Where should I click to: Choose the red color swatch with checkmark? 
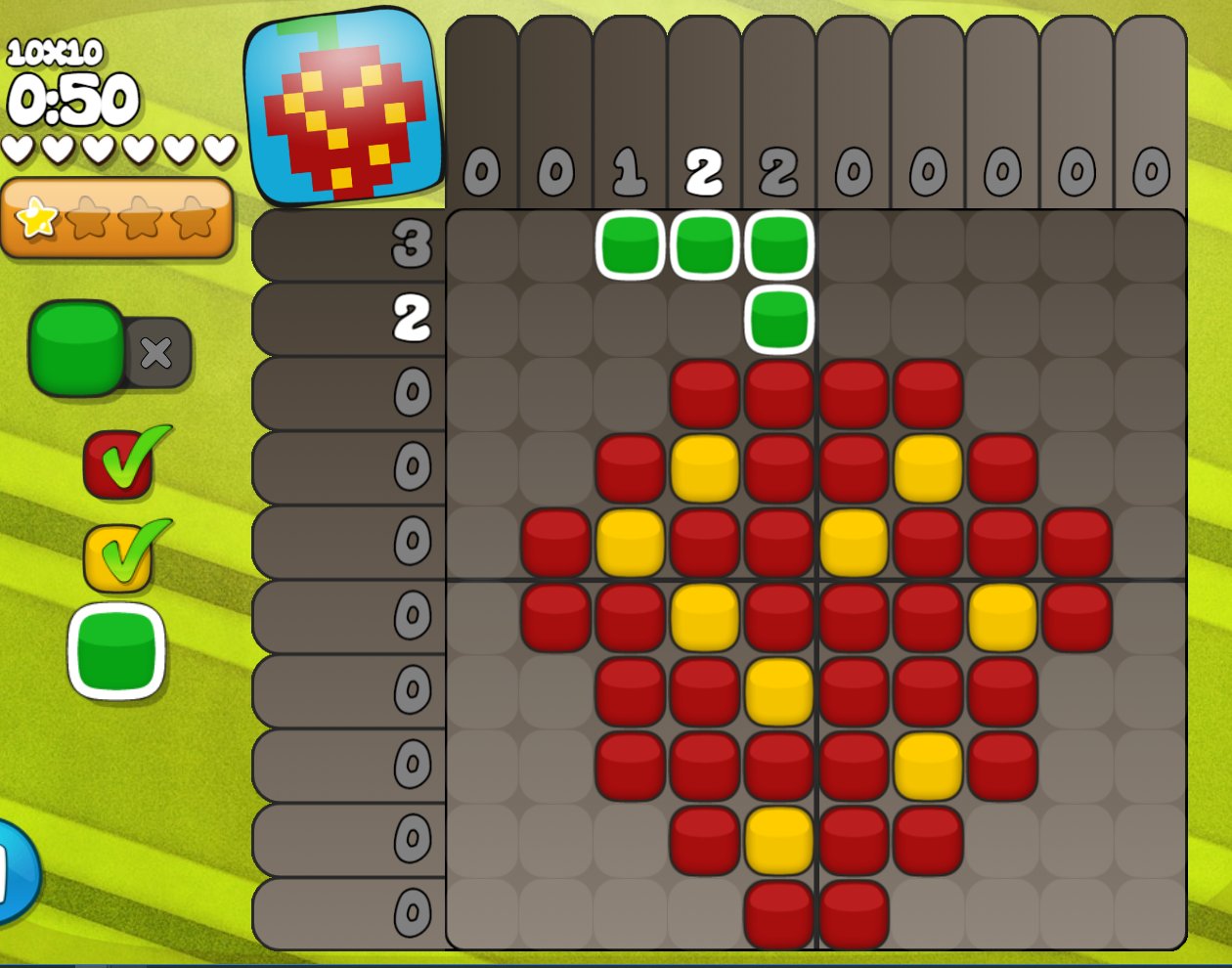coord(118,464)
